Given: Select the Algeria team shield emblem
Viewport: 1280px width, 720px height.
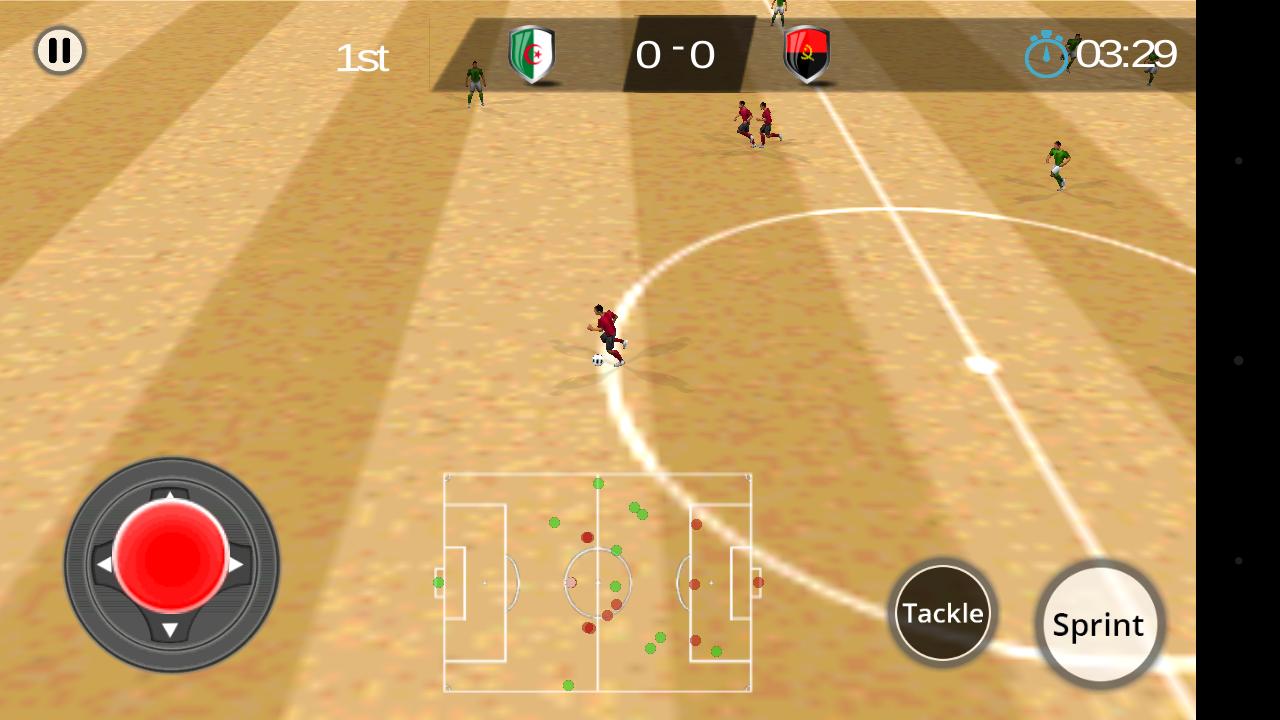Looking at the screenshot, I should point(532,55).
